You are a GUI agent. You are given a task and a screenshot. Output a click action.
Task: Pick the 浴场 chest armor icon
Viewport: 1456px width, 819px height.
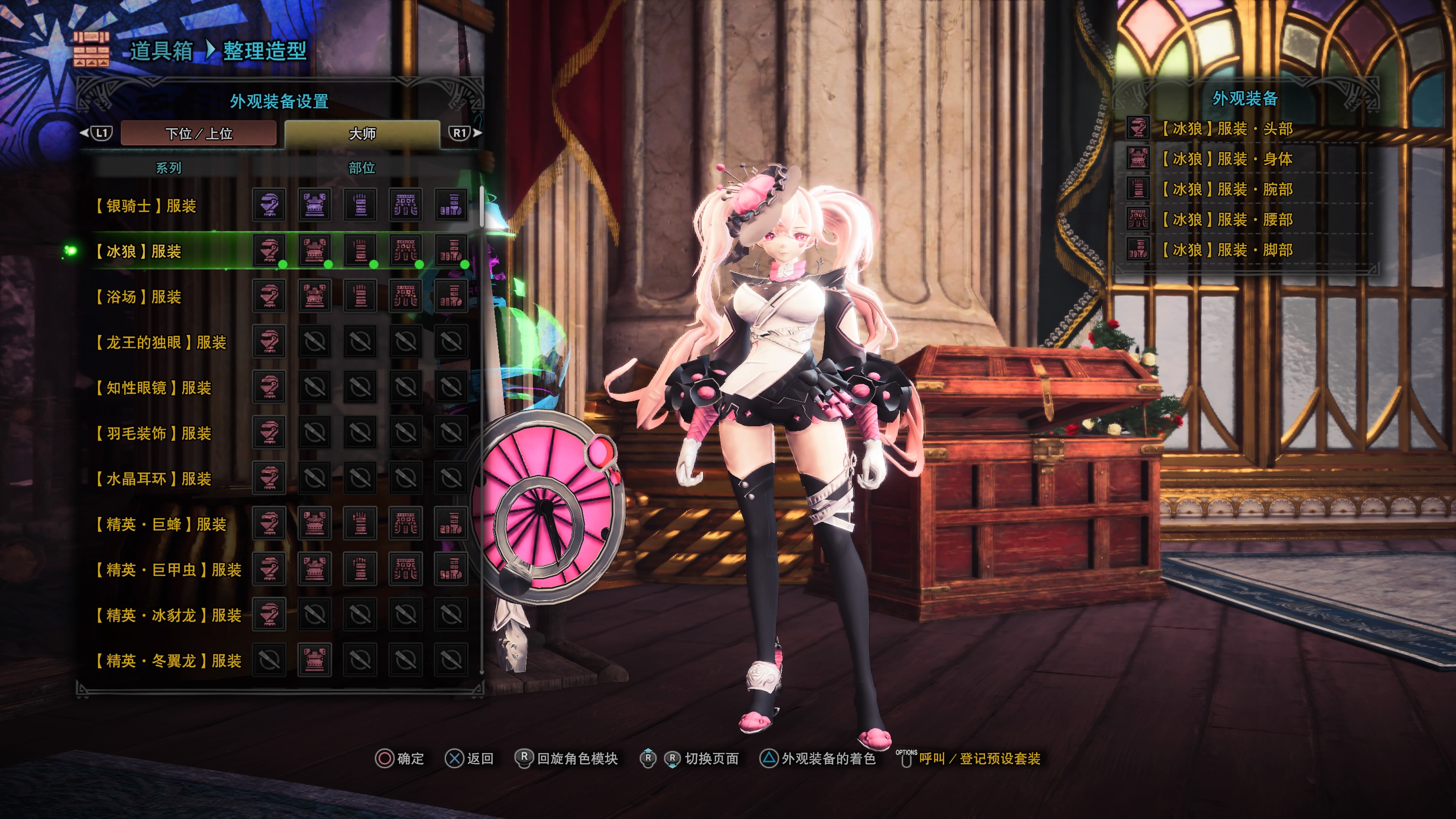[x=314, y=296]
